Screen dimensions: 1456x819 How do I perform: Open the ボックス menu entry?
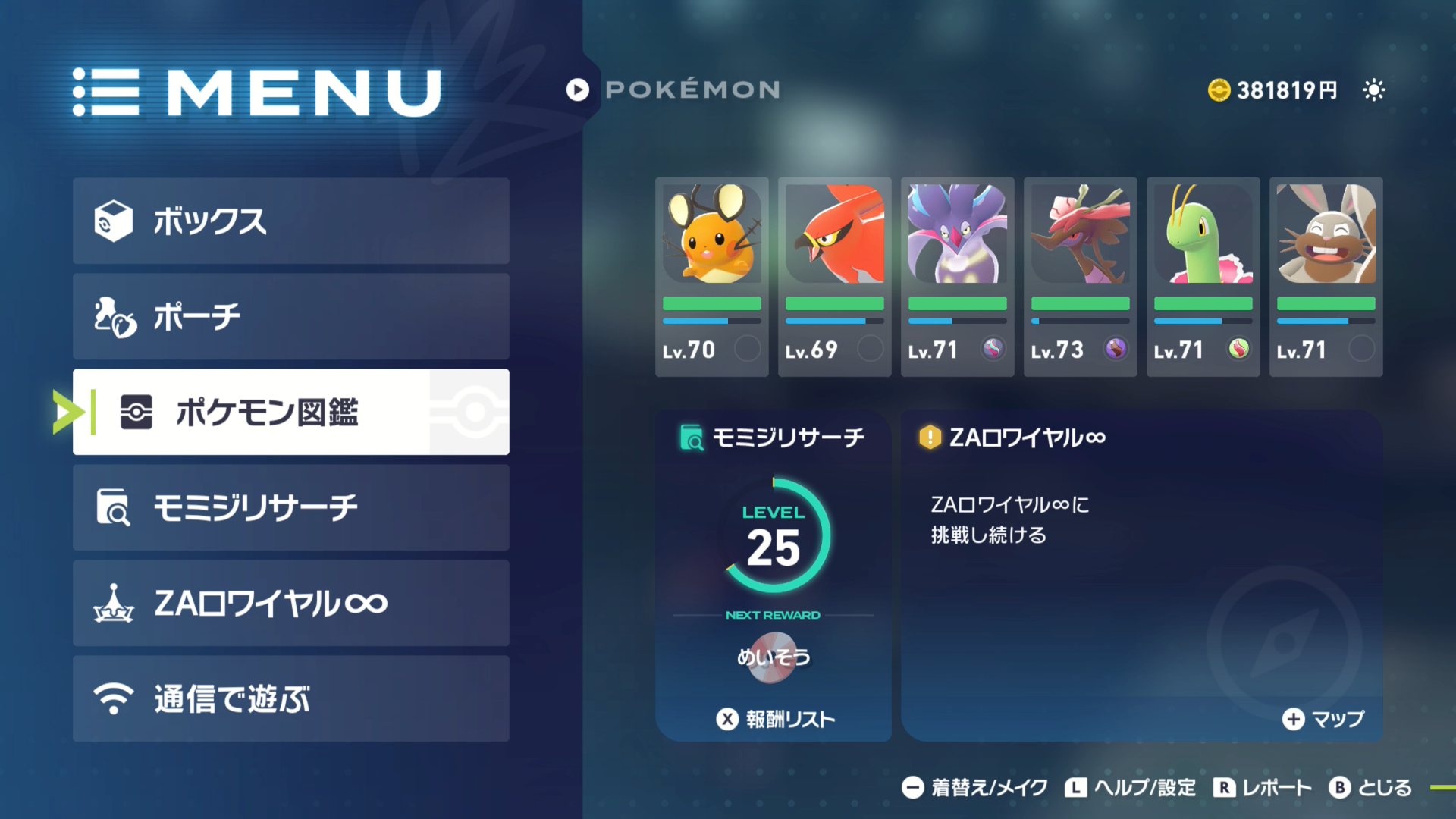click(x=290, y=221)
